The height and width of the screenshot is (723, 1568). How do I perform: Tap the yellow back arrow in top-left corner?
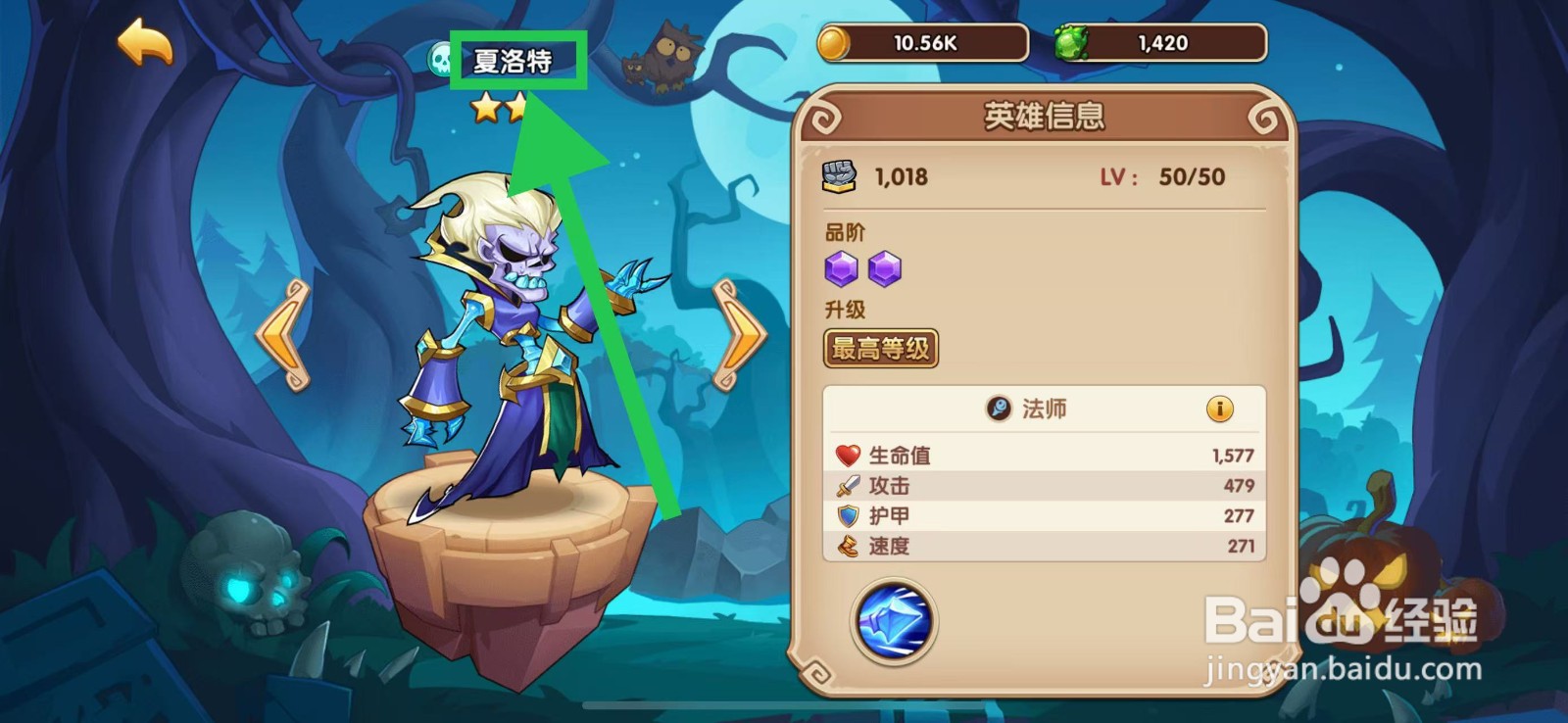pyautogui.click(x=144, y=40)
